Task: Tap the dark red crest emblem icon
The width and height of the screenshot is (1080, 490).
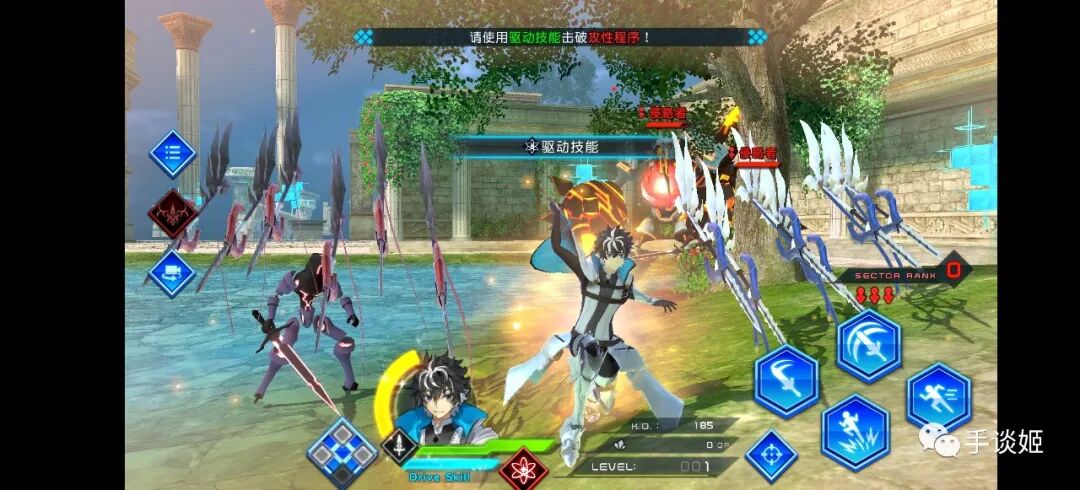Action: tap(172, 213)
